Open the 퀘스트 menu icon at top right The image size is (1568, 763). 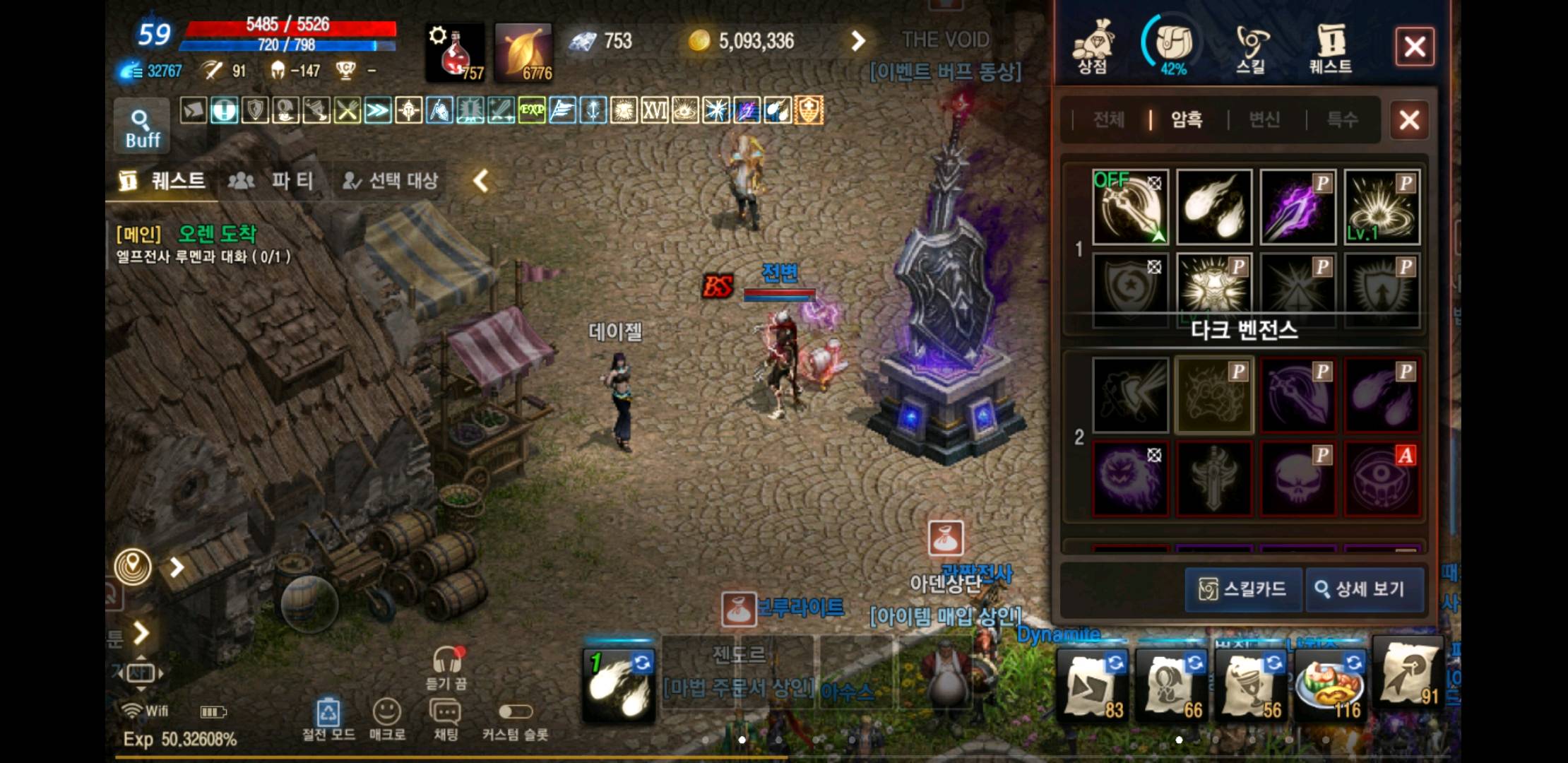pos(1330,47)
